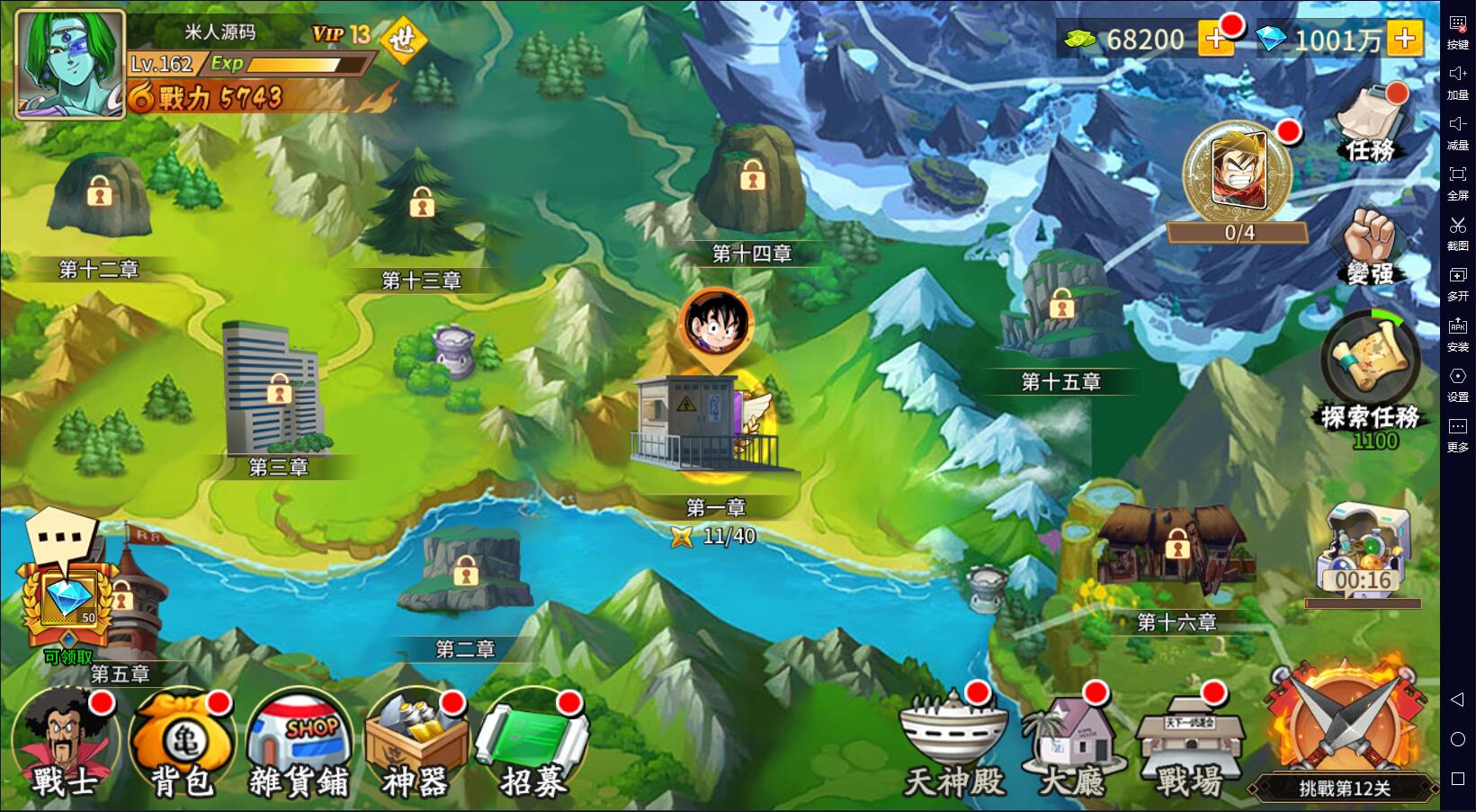Open the player avatar profile
This screenshot has height=812, width=1476.
tap(69, 65)
